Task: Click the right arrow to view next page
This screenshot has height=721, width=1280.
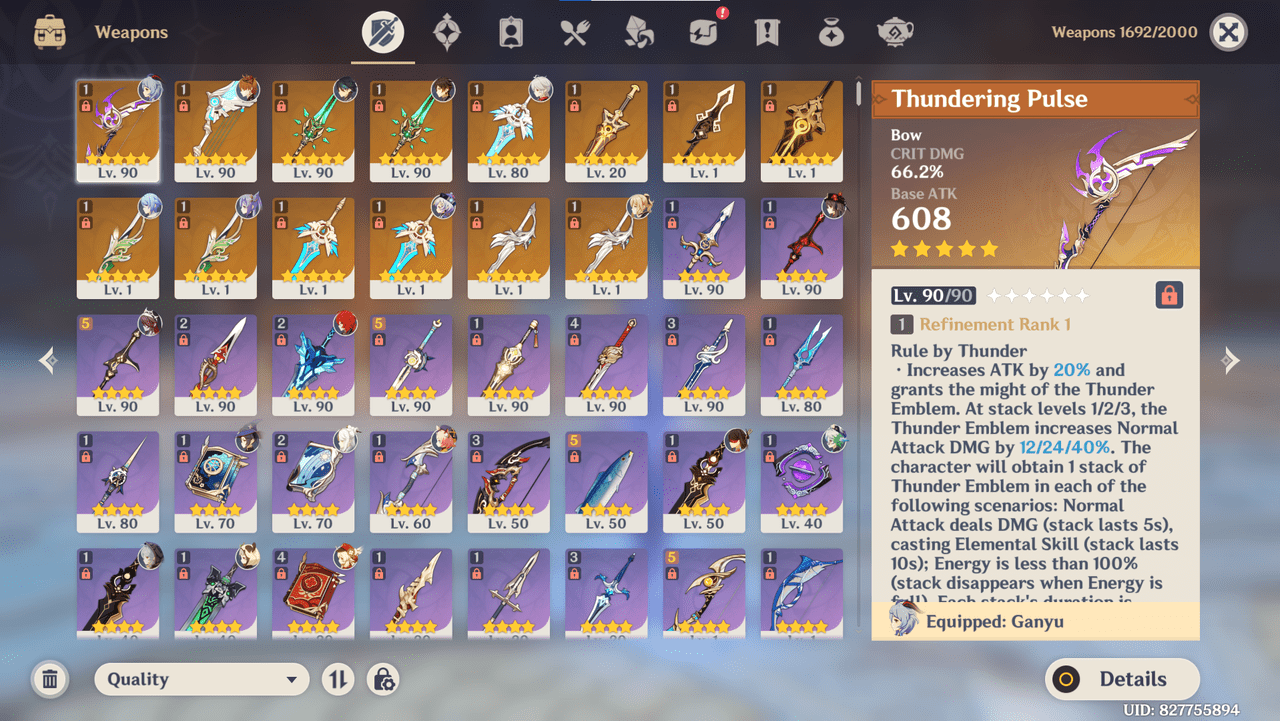Action: [1232, 359]
